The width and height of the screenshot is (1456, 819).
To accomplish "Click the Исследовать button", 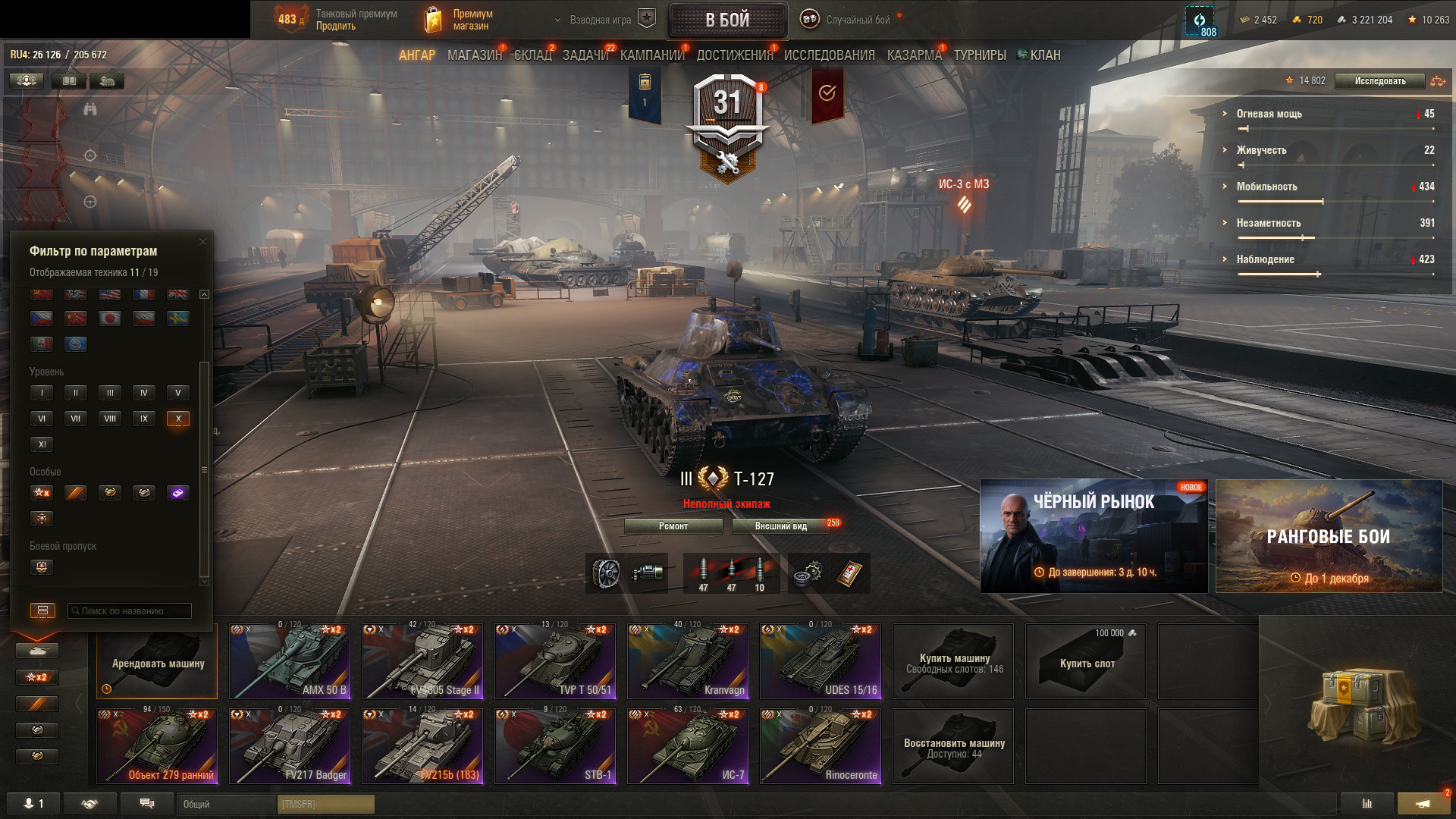I will tap(1379, 81).
